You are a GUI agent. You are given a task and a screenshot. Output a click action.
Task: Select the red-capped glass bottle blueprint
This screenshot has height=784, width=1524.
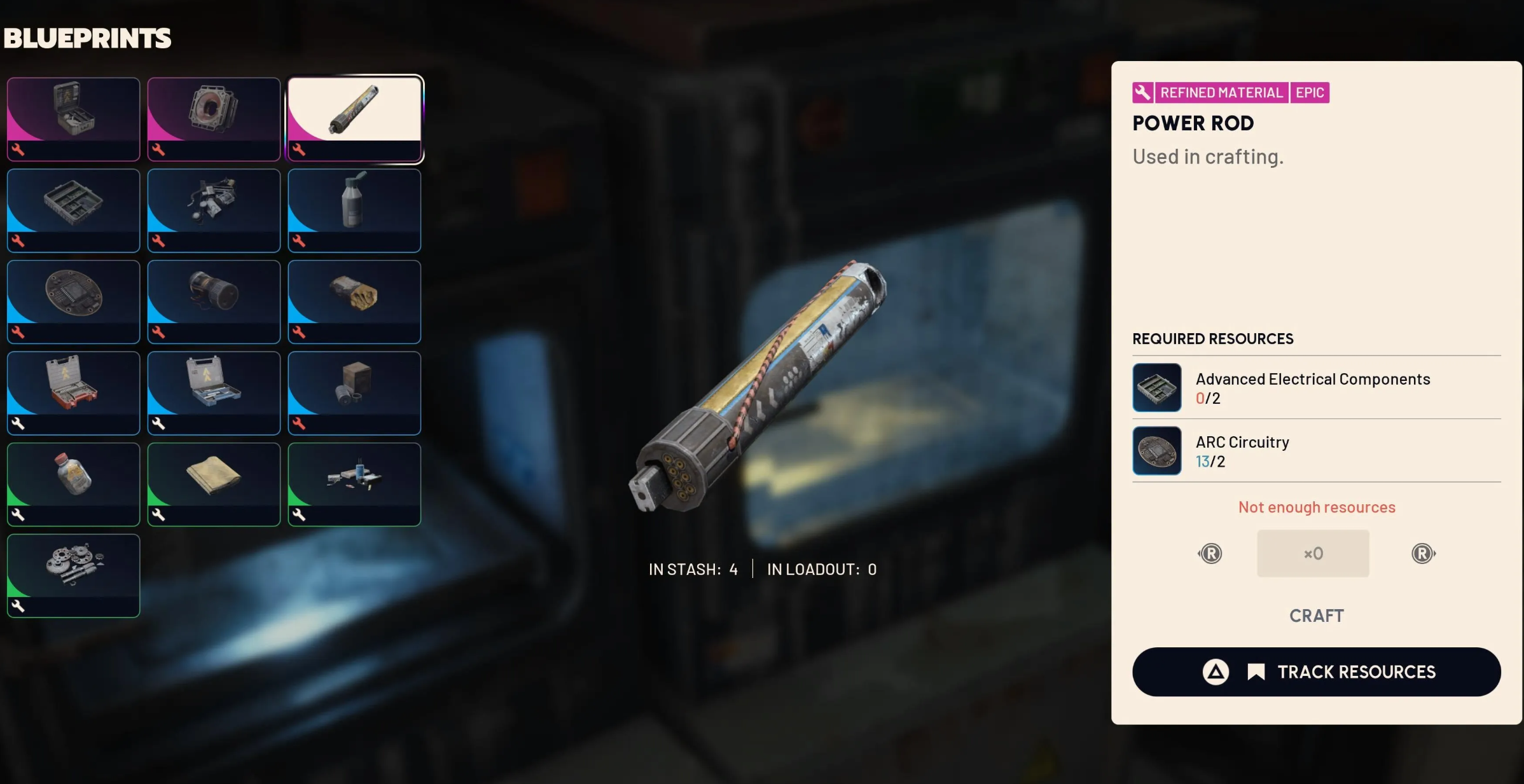[73, 484]
